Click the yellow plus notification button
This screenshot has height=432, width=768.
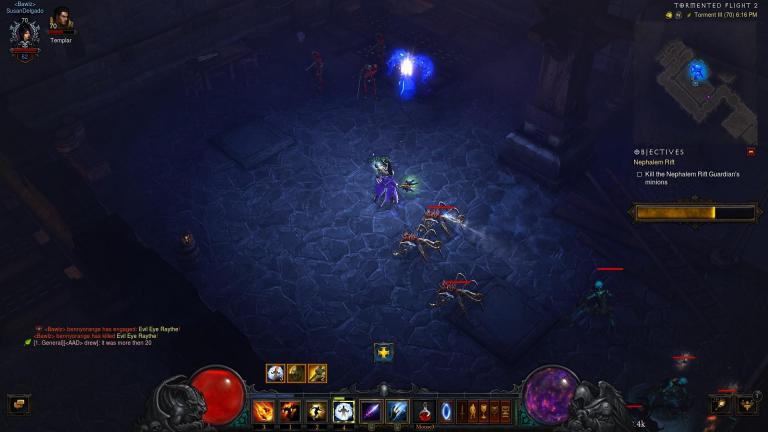tap(383, 352)
